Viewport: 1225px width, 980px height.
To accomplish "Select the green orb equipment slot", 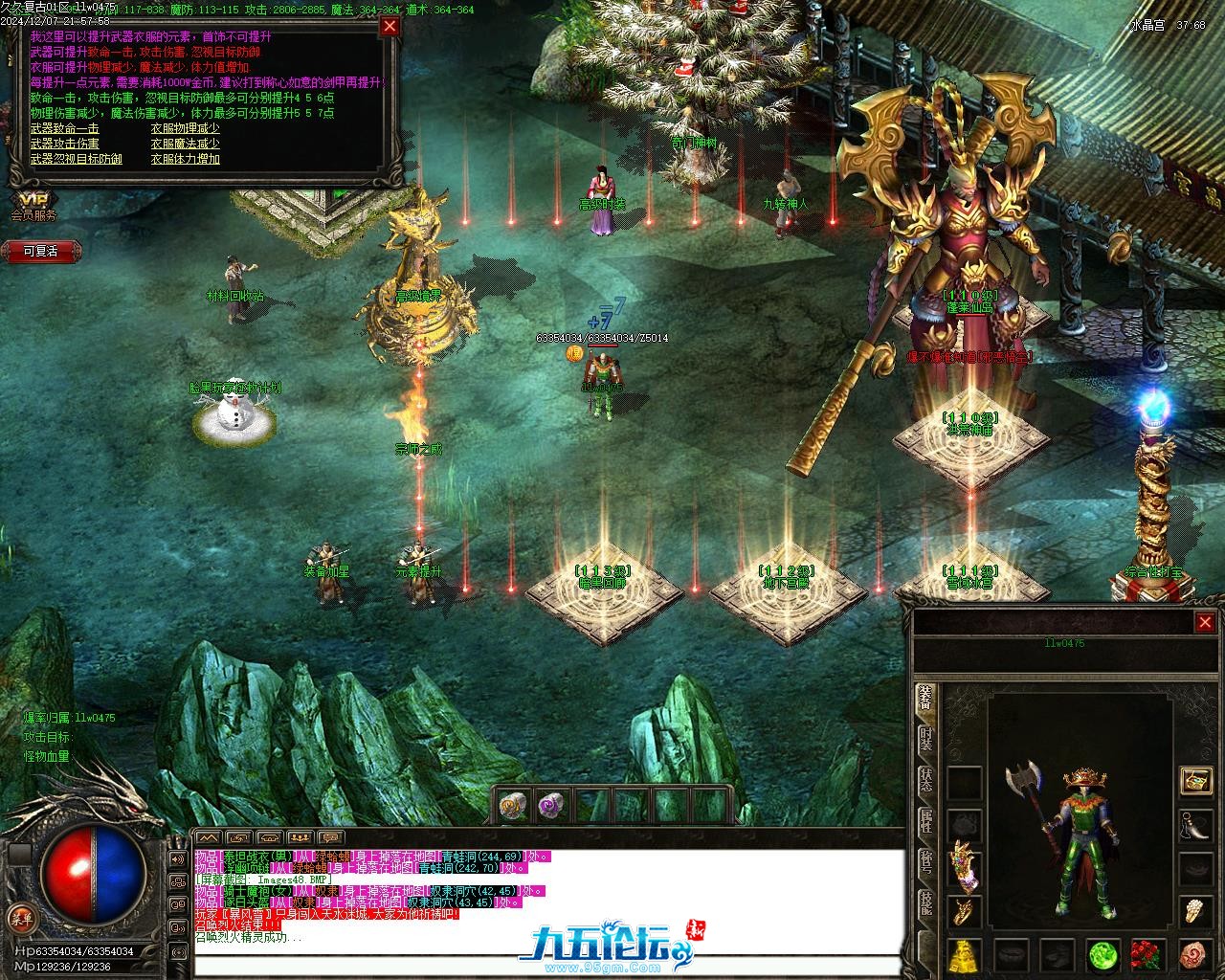I will pyautogui.click(x=1103, y=954).
